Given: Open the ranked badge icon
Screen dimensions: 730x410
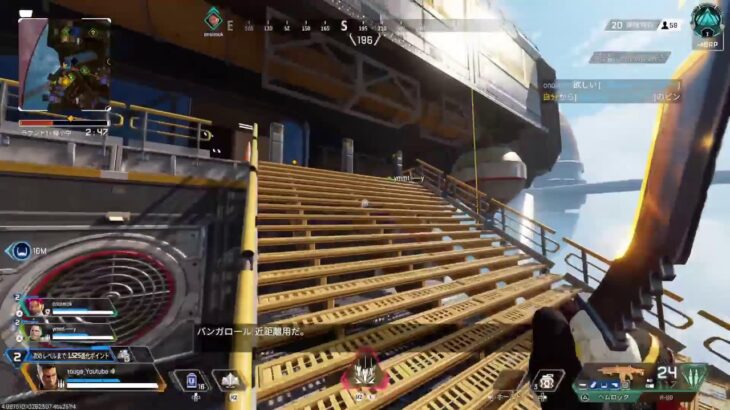Looking at the screenshot, I should pos(706,20).
